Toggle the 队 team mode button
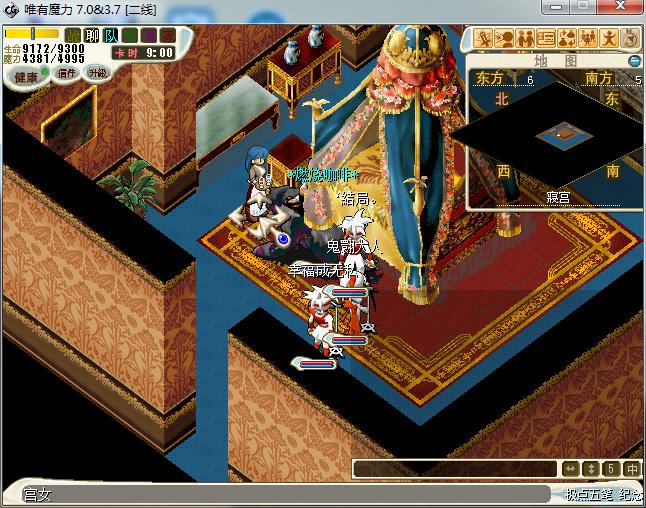The height and width of the screenshot is (508, 646). pos(110,36)
